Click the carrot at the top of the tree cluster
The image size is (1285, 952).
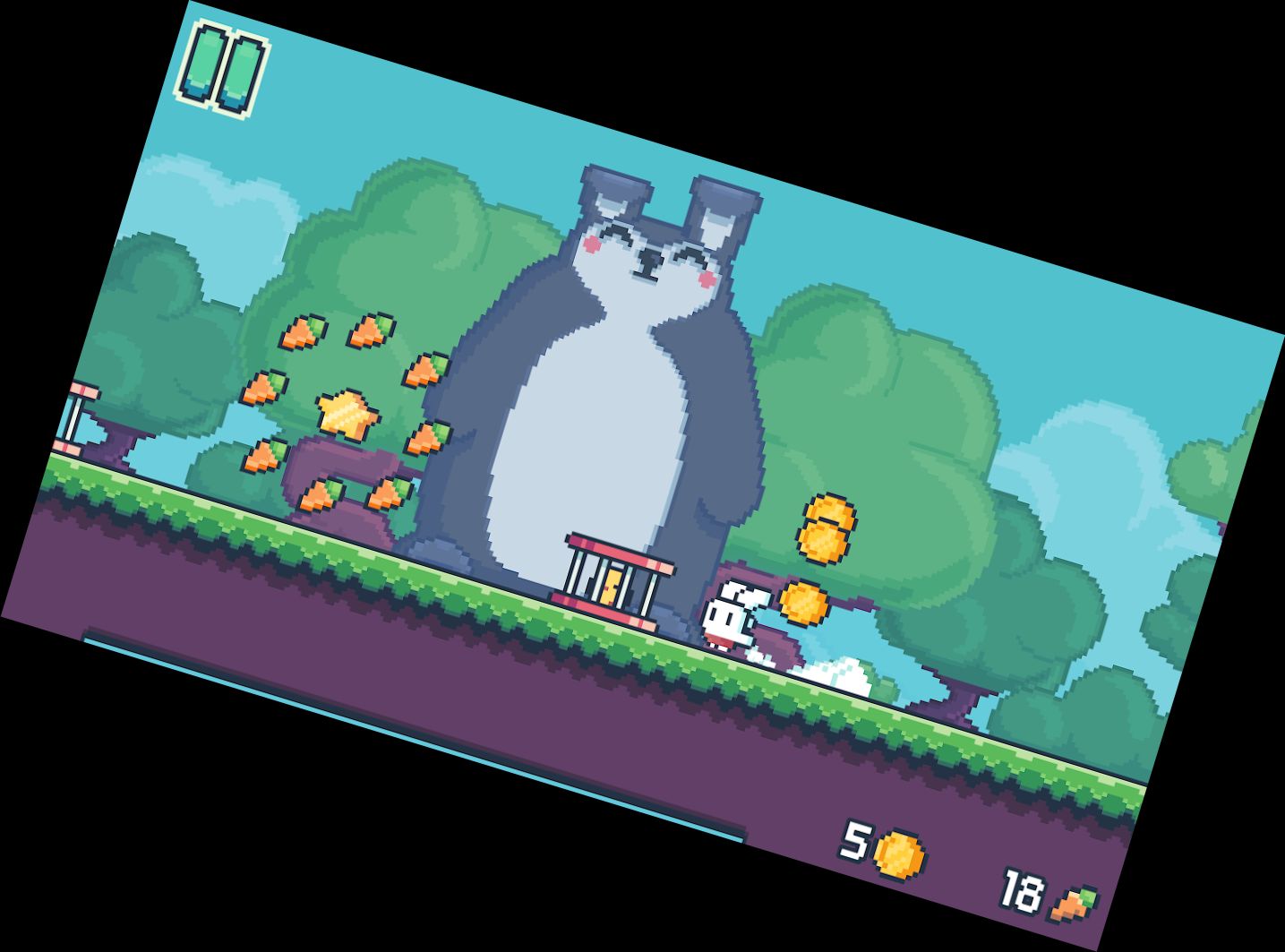(x=373, y=330)
